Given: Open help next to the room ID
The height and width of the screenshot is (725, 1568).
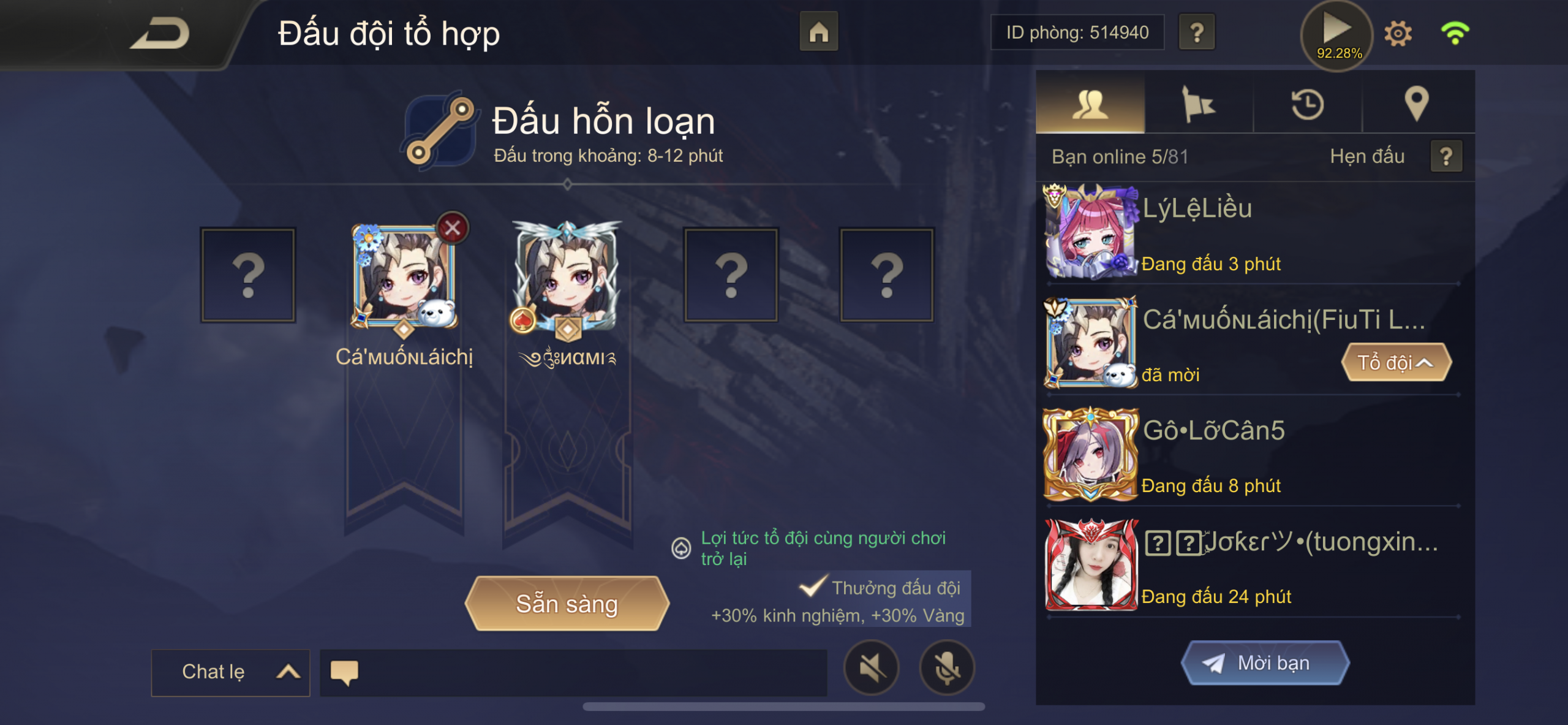Looking at the screenshot, I should point(1197,32).
